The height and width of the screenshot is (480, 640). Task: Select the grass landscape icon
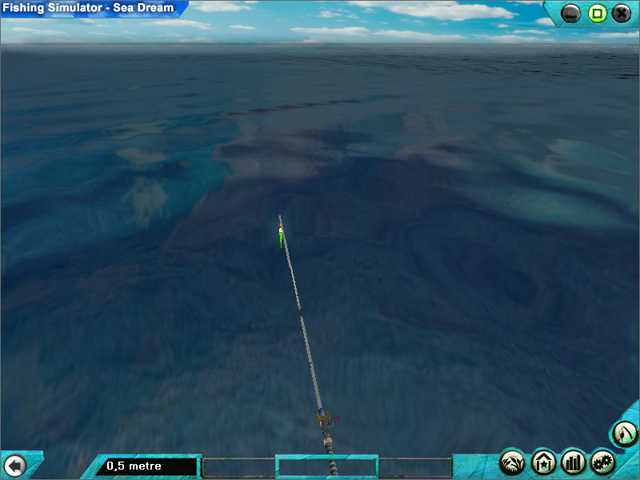coord(513,462)
